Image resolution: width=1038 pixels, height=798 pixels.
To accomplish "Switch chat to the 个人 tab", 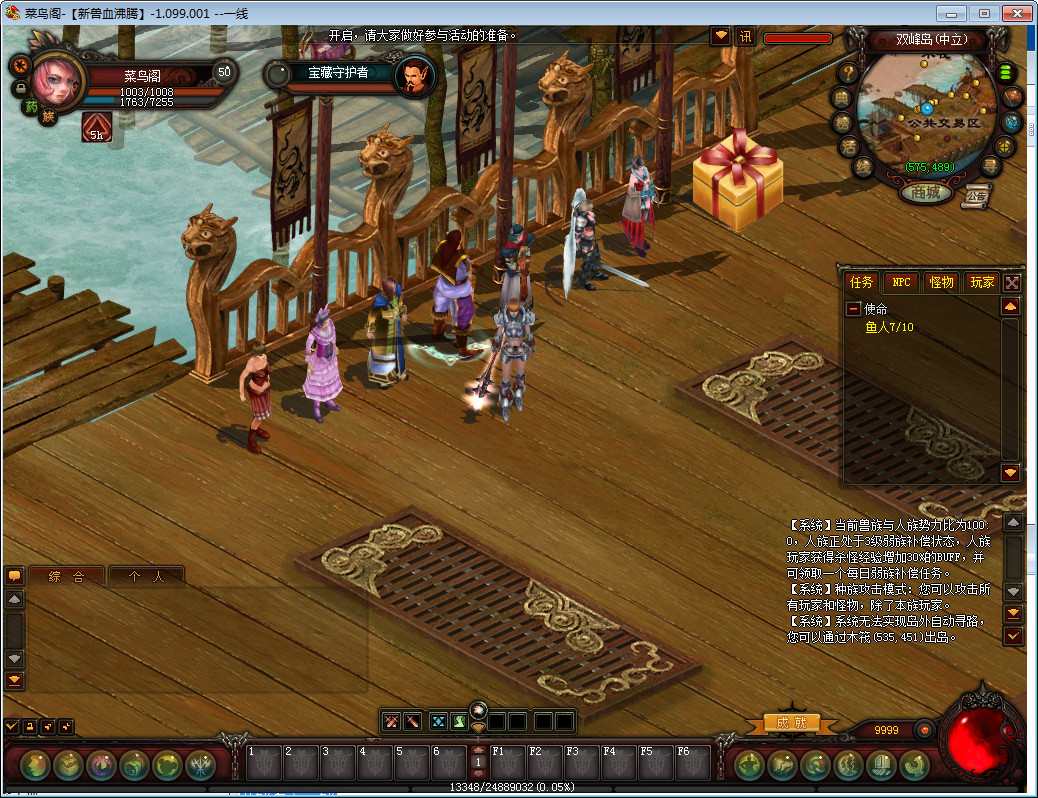I will (146, 576).
